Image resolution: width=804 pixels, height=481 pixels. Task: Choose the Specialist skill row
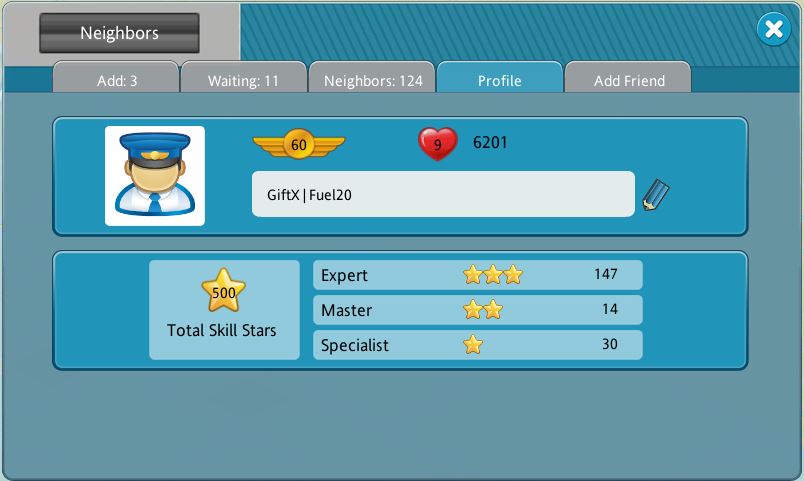point(477,345)
